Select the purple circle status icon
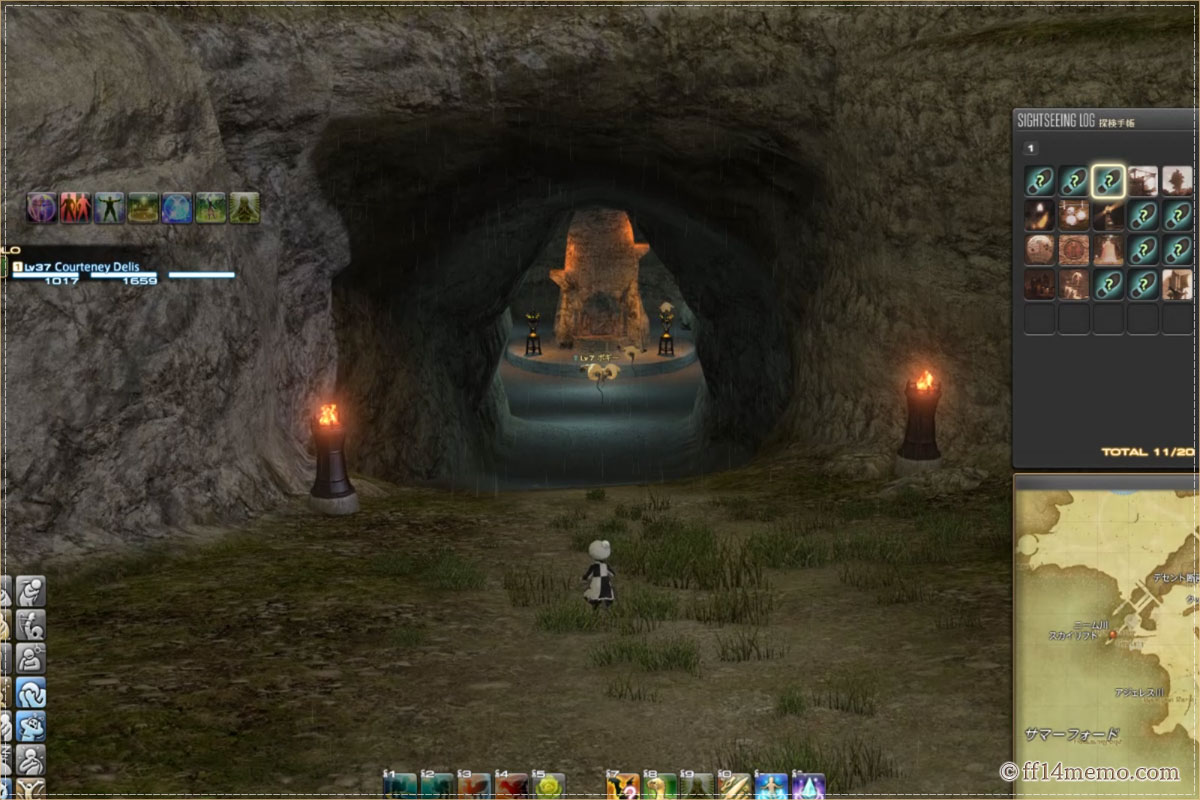This screenshot has height=800, width=1200. [x=41, y=207]
